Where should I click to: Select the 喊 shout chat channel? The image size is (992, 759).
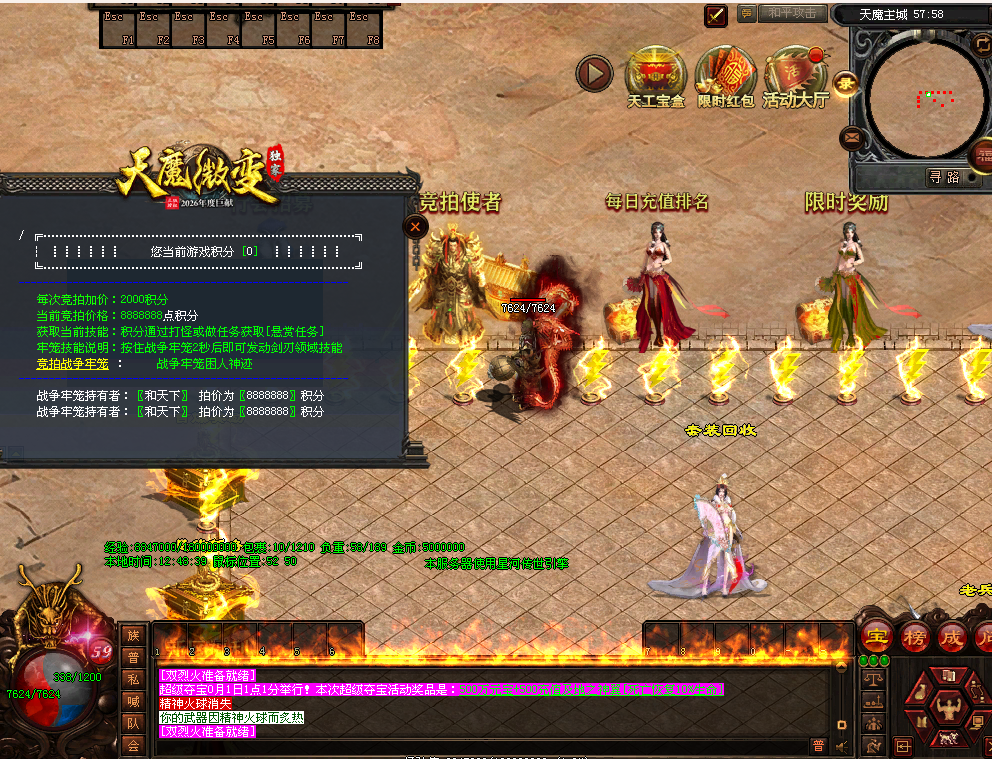(x=133, y=701)
